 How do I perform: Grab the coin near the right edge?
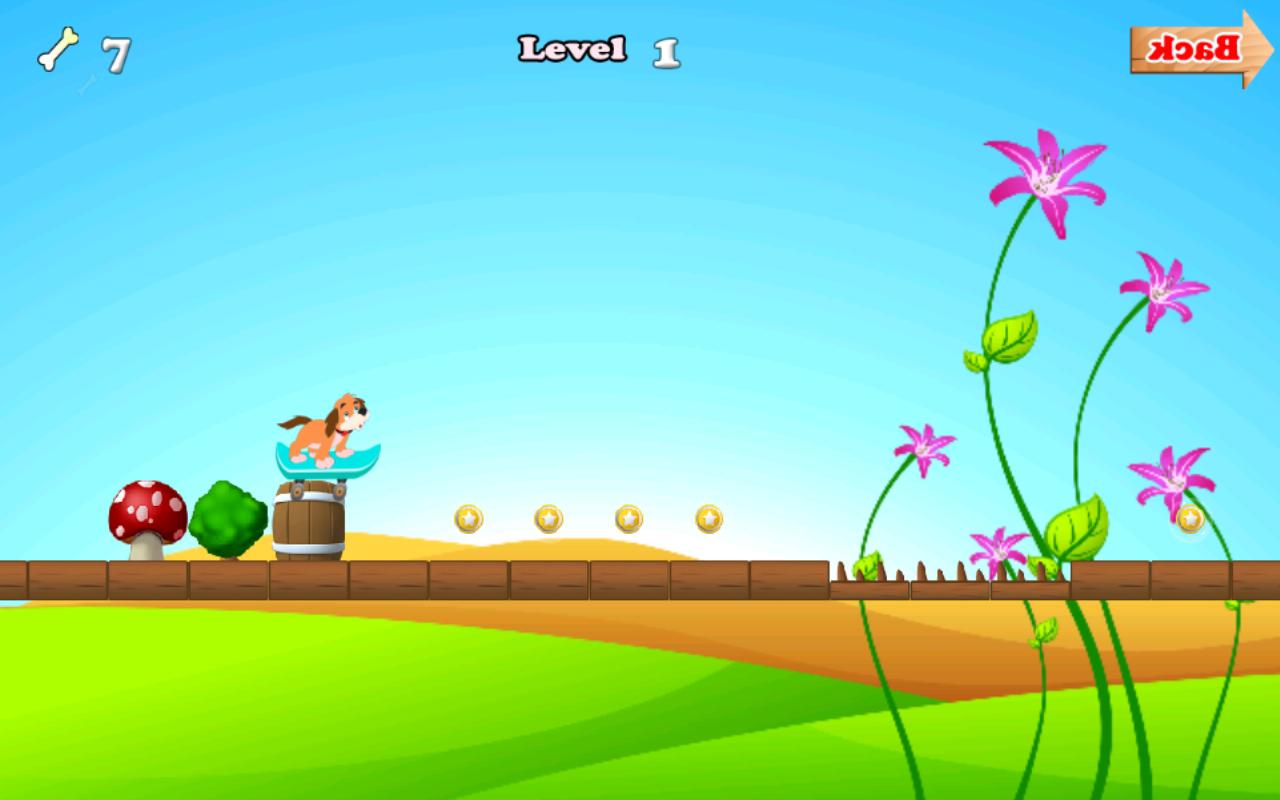click(1191, 519)
